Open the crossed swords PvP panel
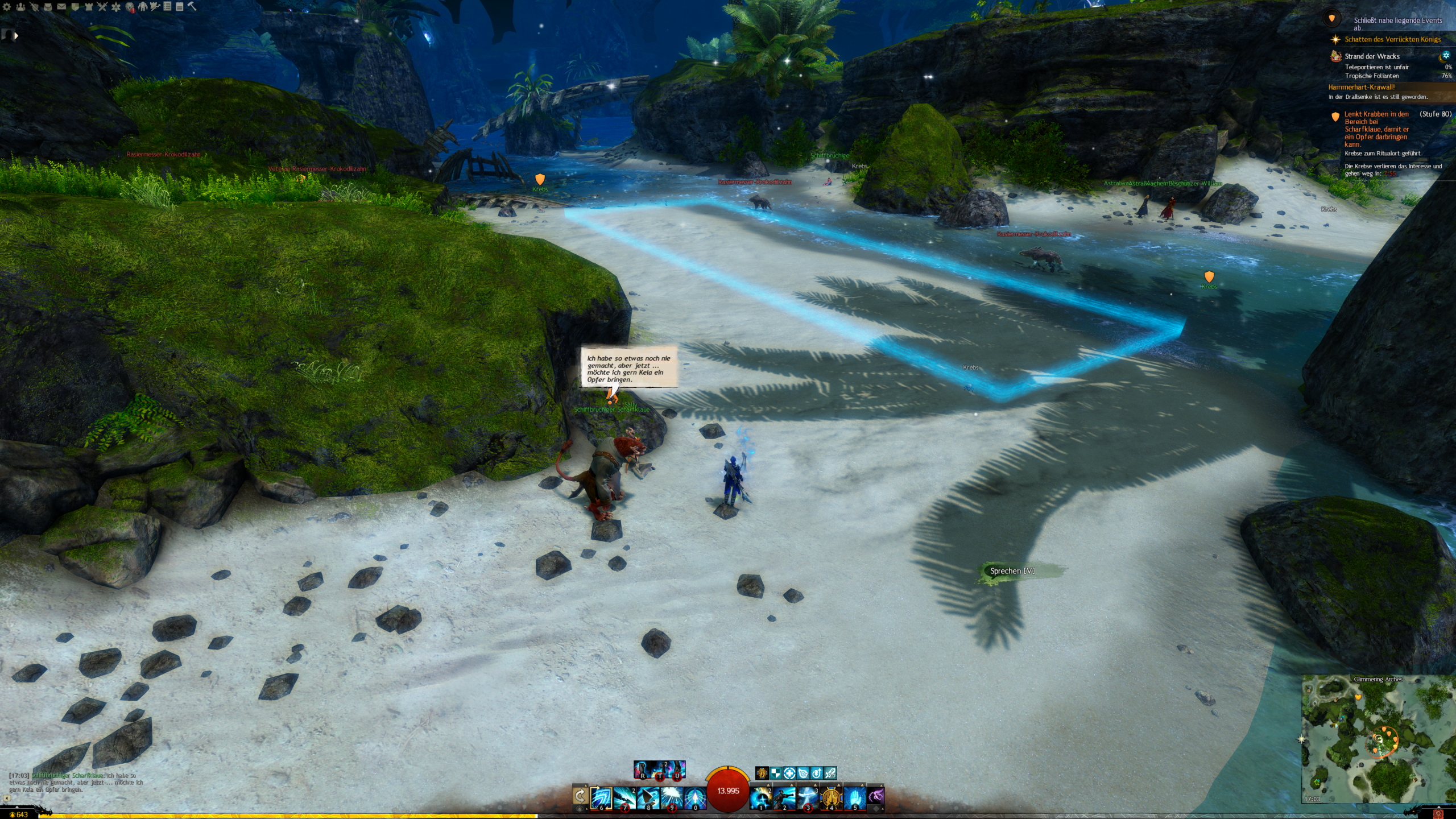 102,7
